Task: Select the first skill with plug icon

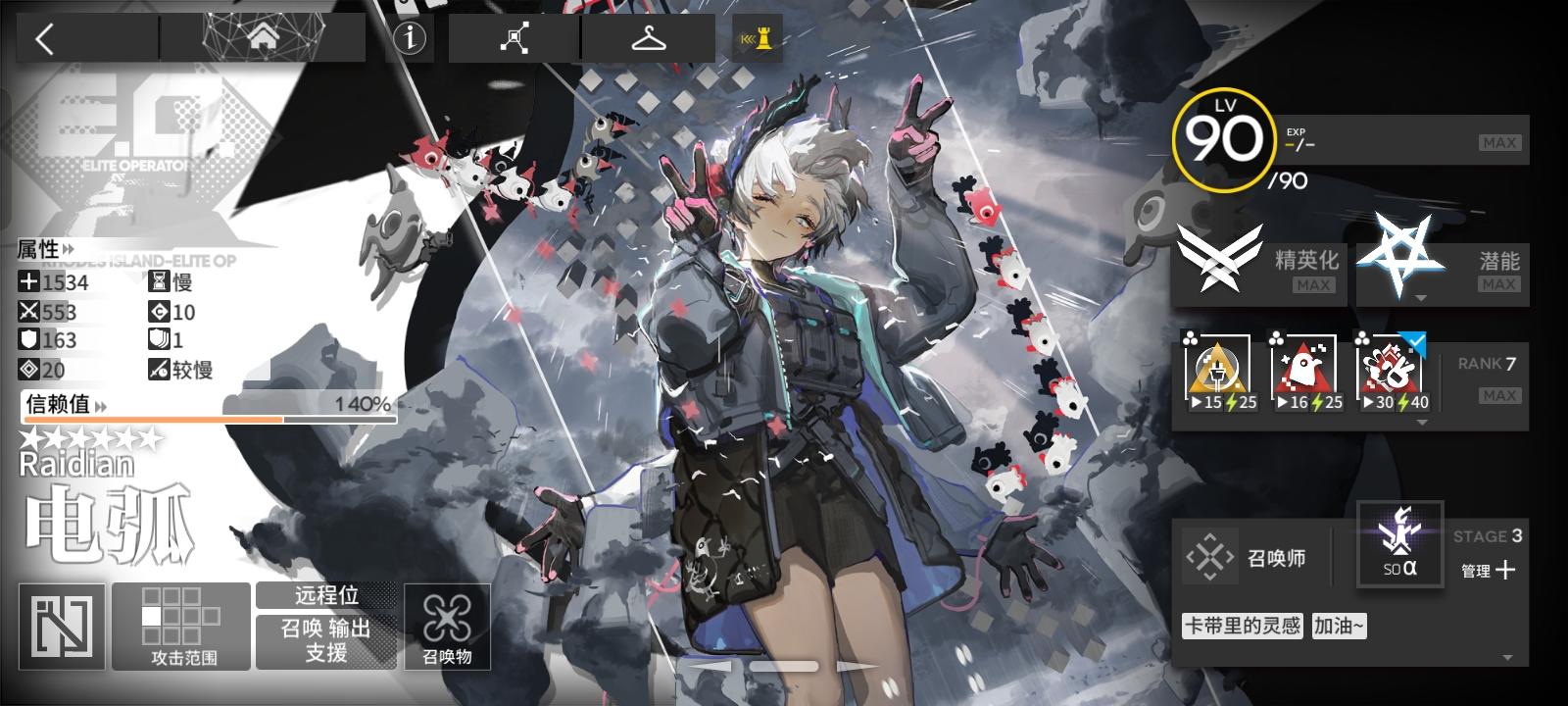Action: pos(1218,371)
